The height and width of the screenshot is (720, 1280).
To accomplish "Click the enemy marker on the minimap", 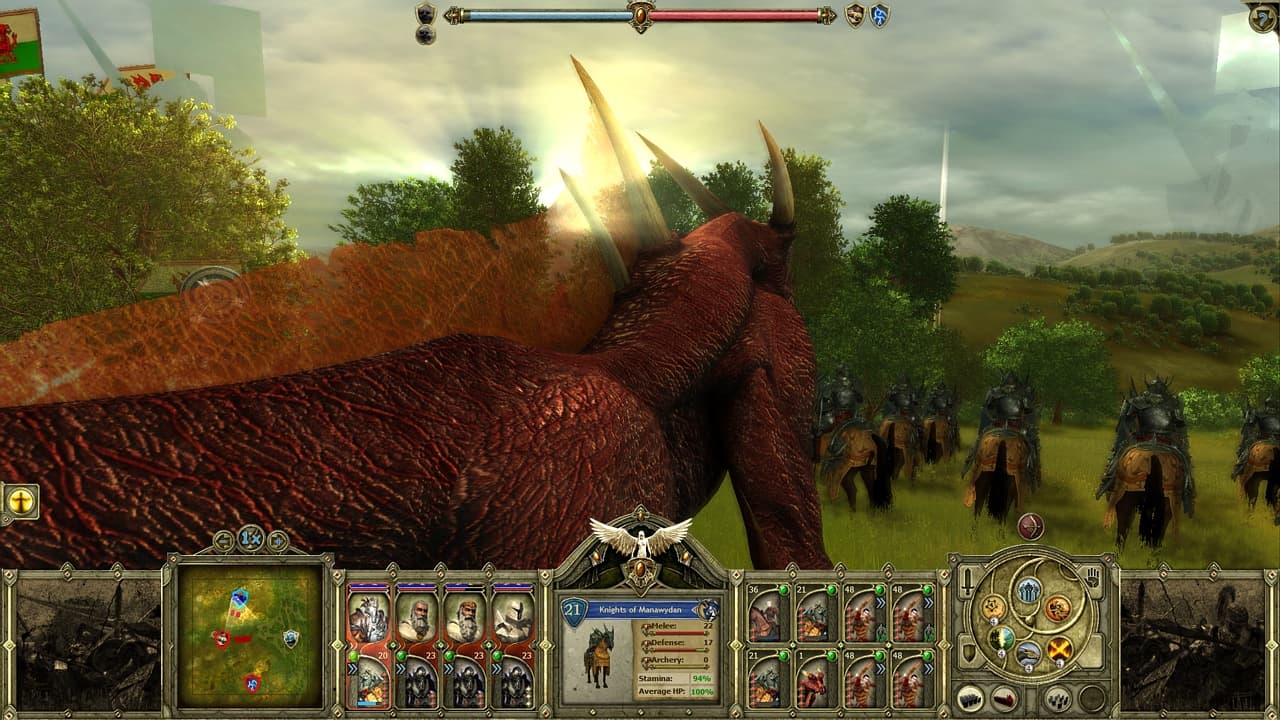I will 222,638.
